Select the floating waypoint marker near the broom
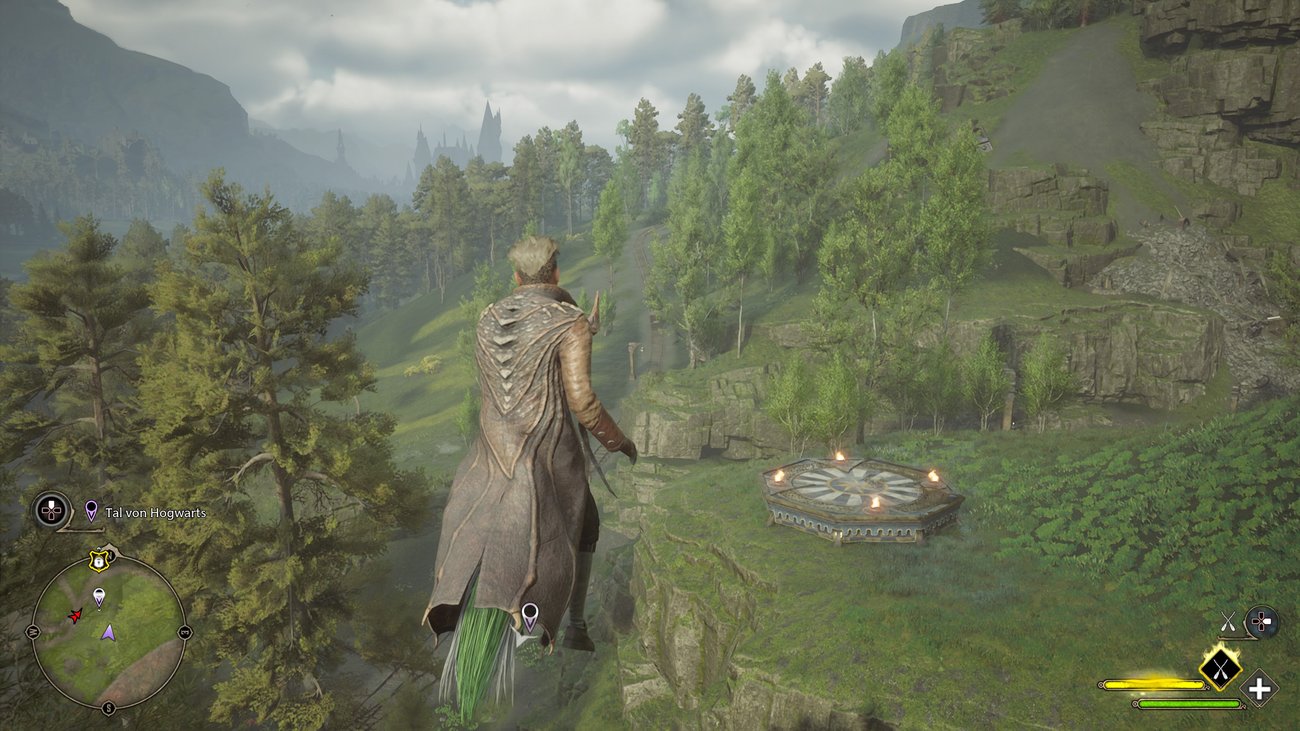The image size is (1300, 731). [529, 616]
